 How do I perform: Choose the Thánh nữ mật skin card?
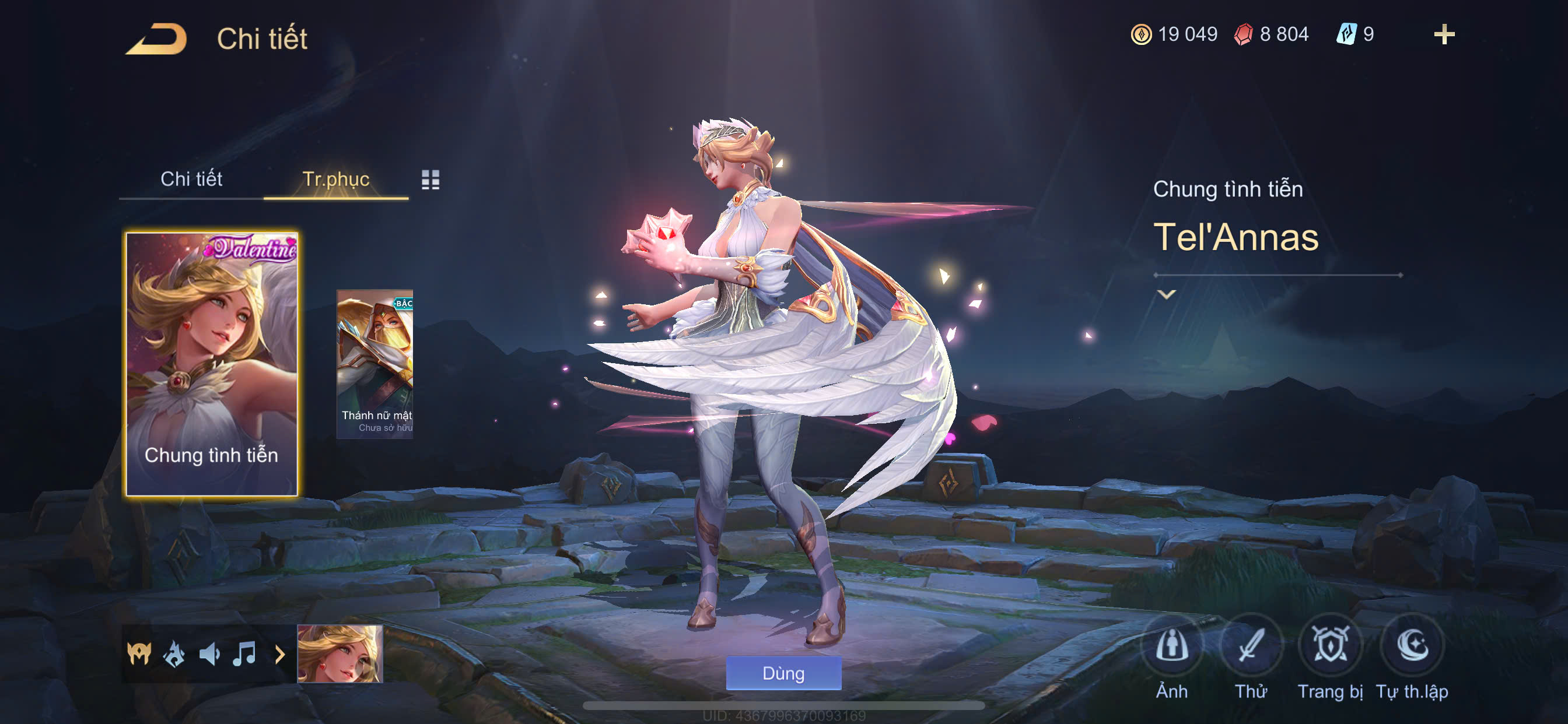pos(375,364)
